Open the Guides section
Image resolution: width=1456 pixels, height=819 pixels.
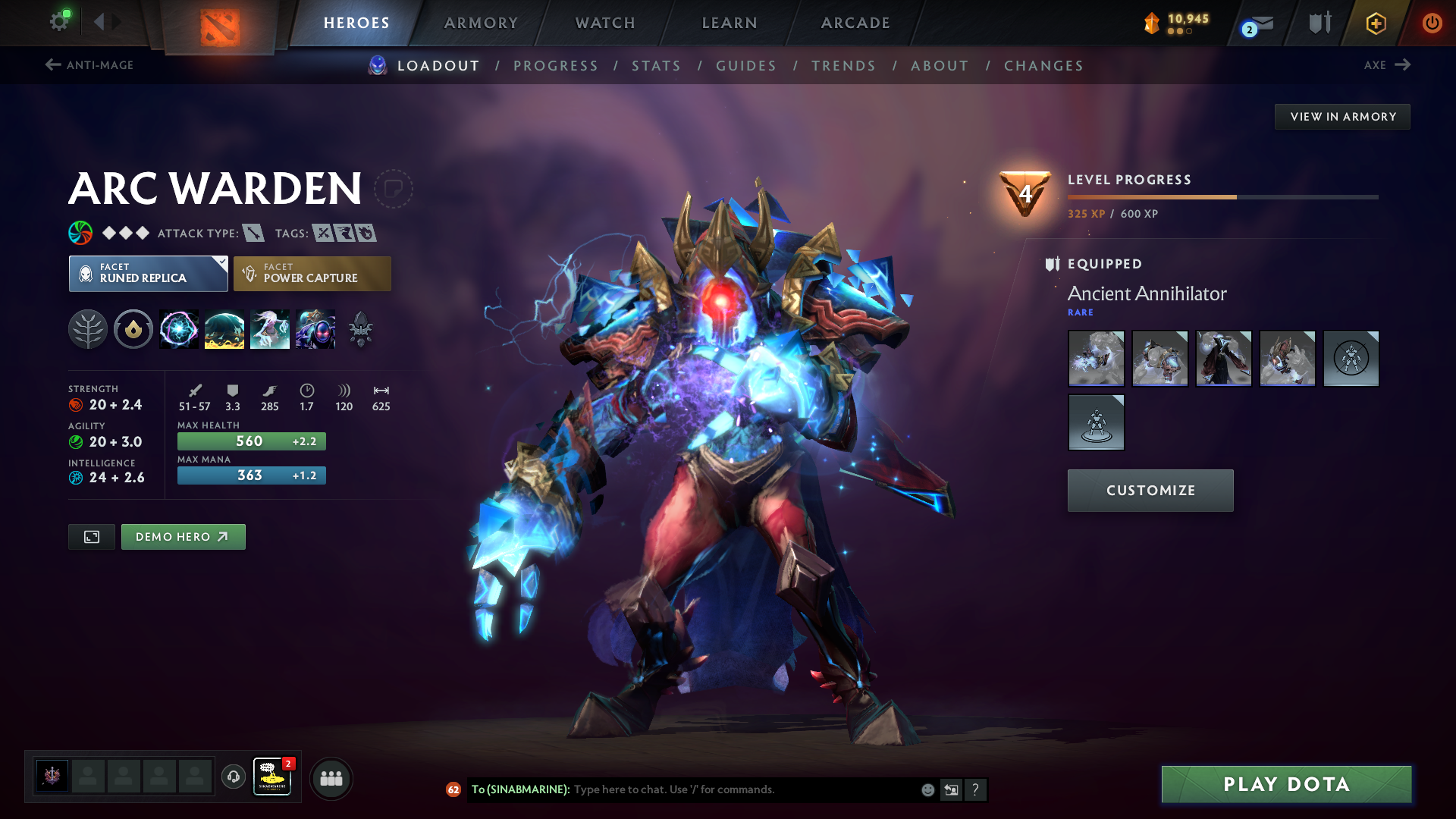coord(746,66)
